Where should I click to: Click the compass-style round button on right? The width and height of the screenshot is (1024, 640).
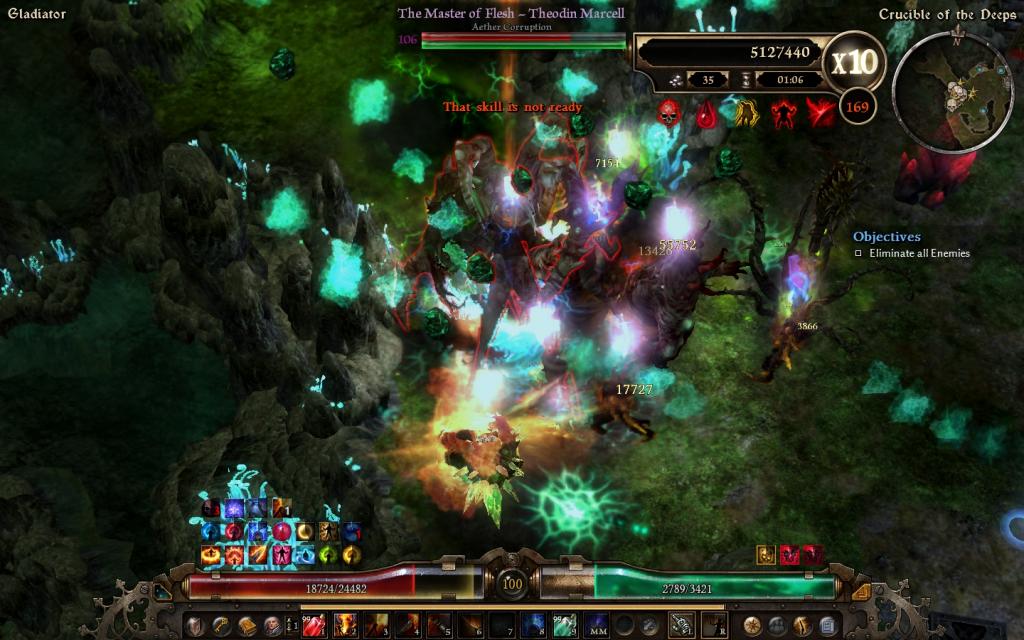coord(752,626)
